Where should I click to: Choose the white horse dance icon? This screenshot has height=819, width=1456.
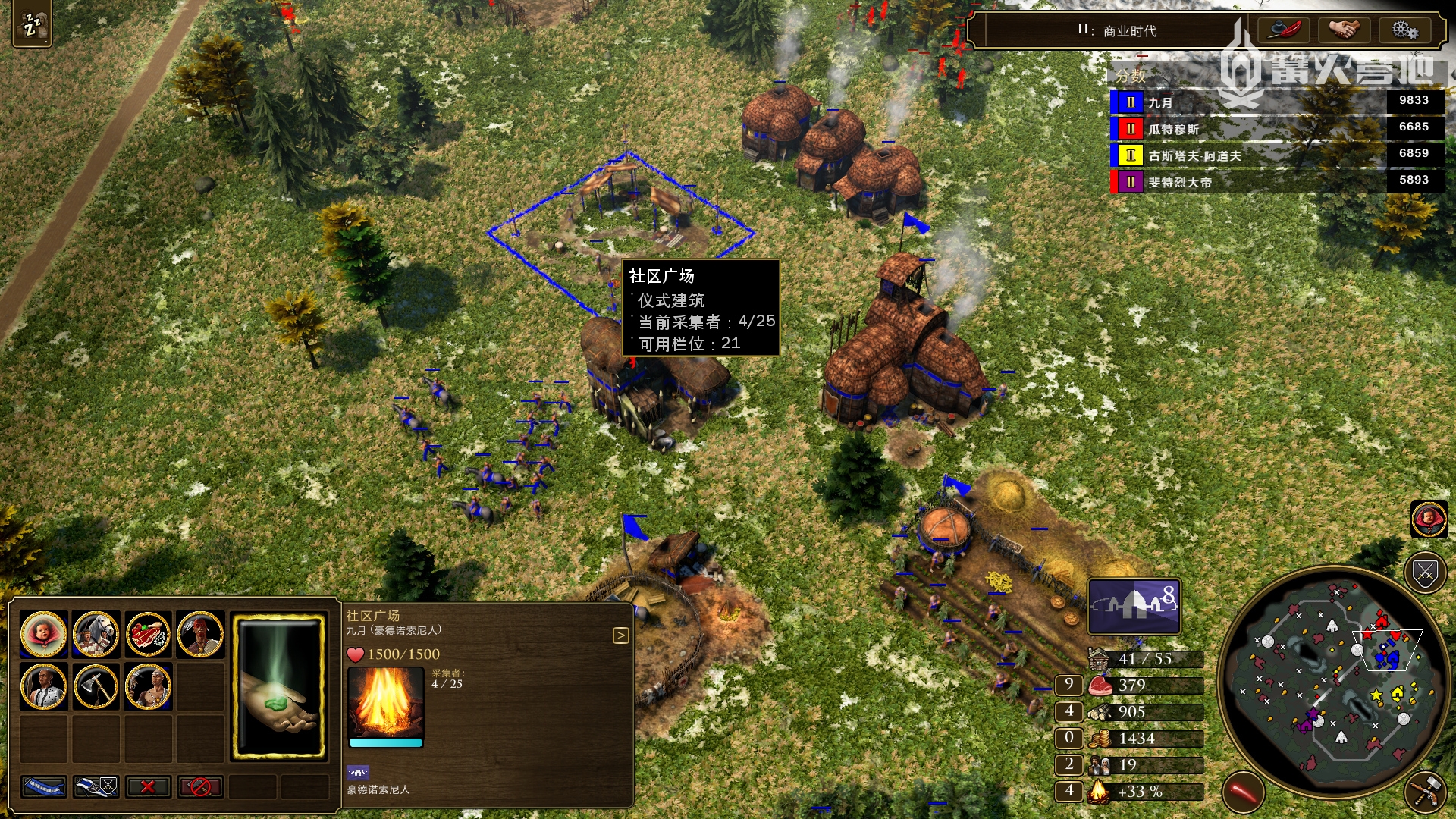(96, 633)
